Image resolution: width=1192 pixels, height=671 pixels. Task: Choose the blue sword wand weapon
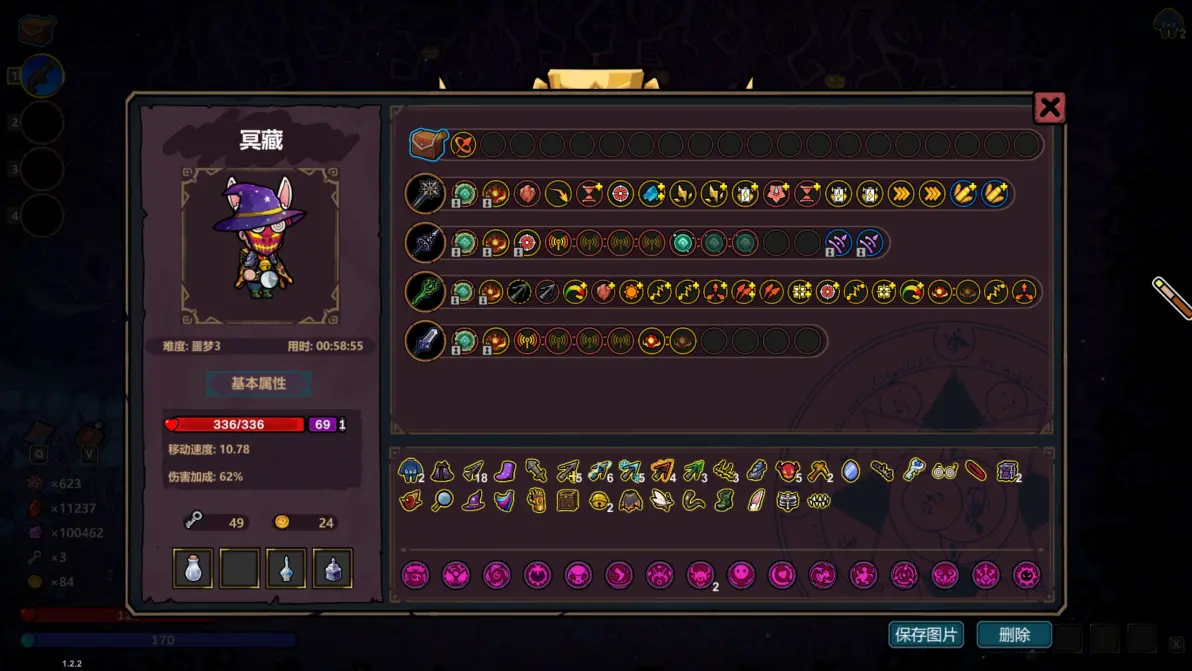coord(425,341)
